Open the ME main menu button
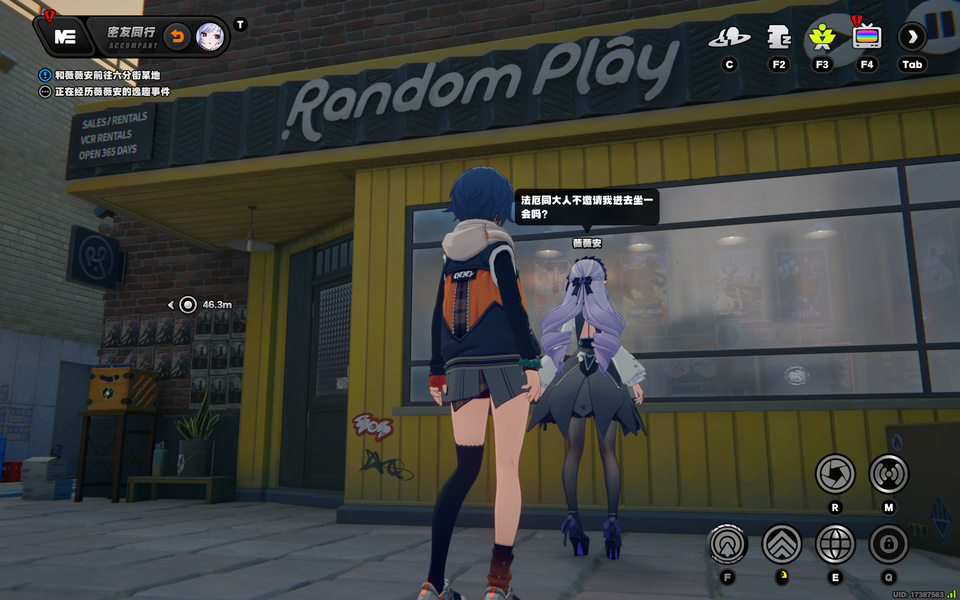Screen dimensions: 960x600 tap(64, 36)
